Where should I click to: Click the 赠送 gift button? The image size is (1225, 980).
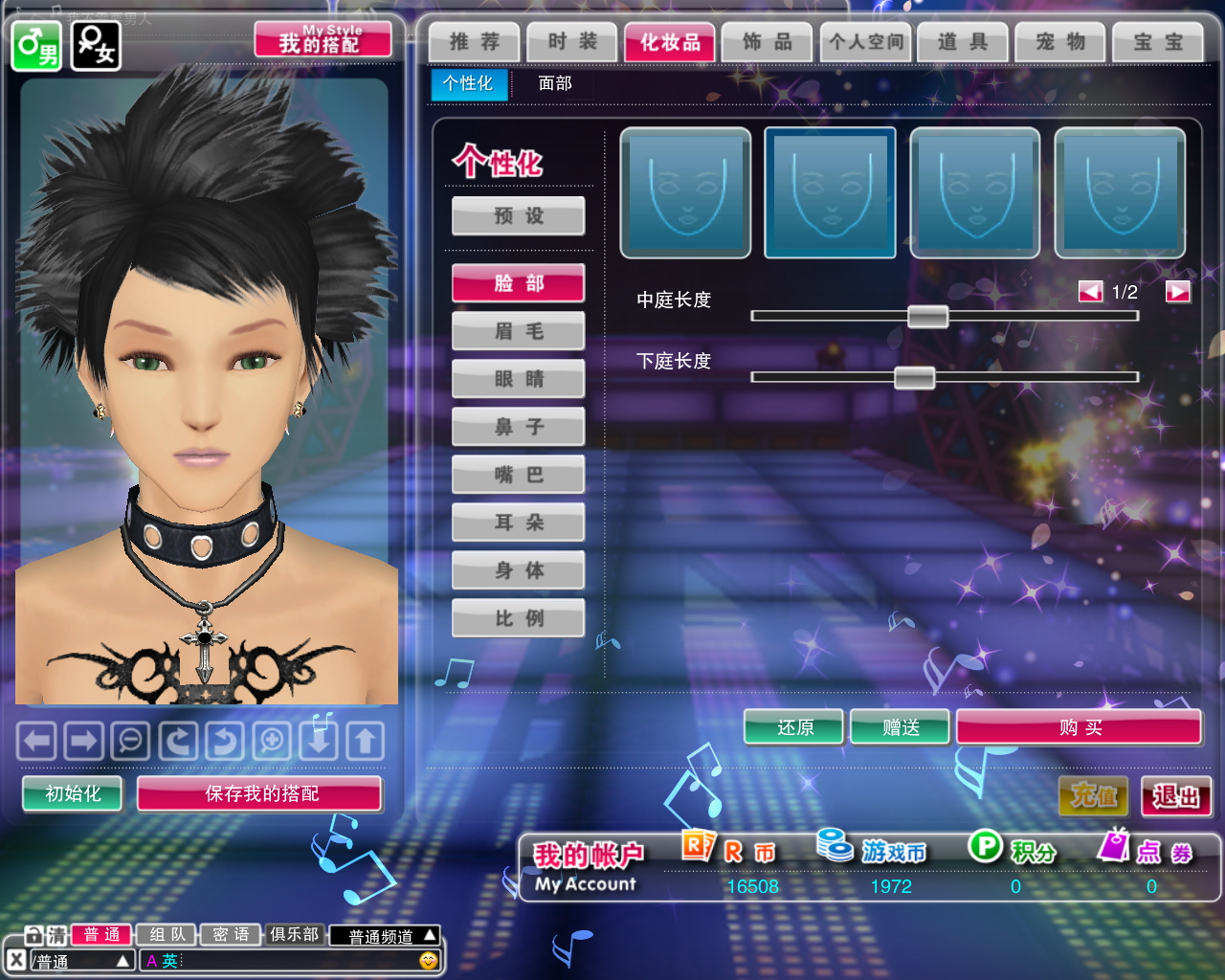(x=901, y=728)
